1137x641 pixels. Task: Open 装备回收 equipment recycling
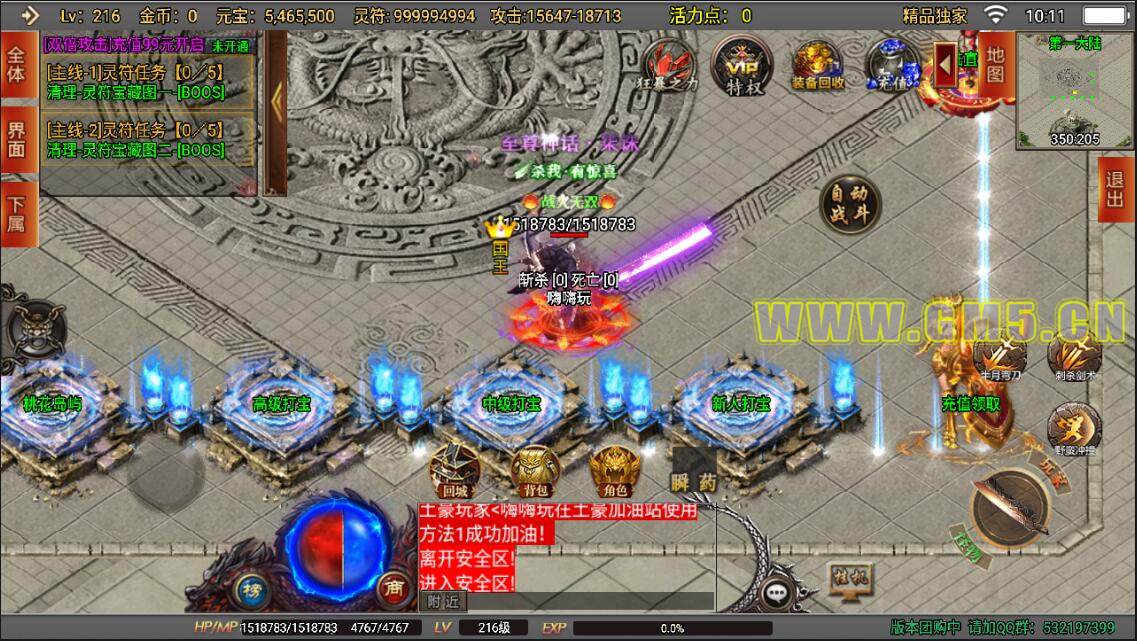tap(817, 66)
